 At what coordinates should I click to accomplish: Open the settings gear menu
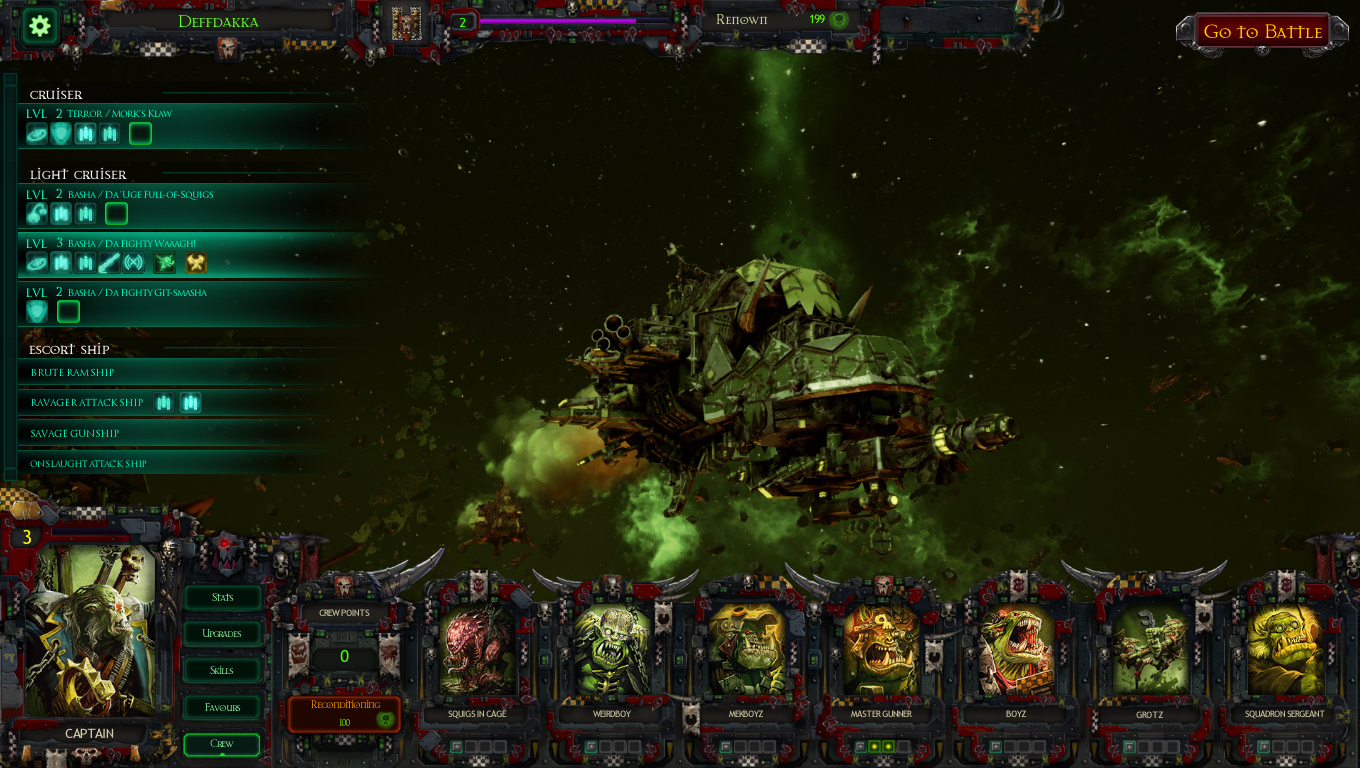click(40, 26)
